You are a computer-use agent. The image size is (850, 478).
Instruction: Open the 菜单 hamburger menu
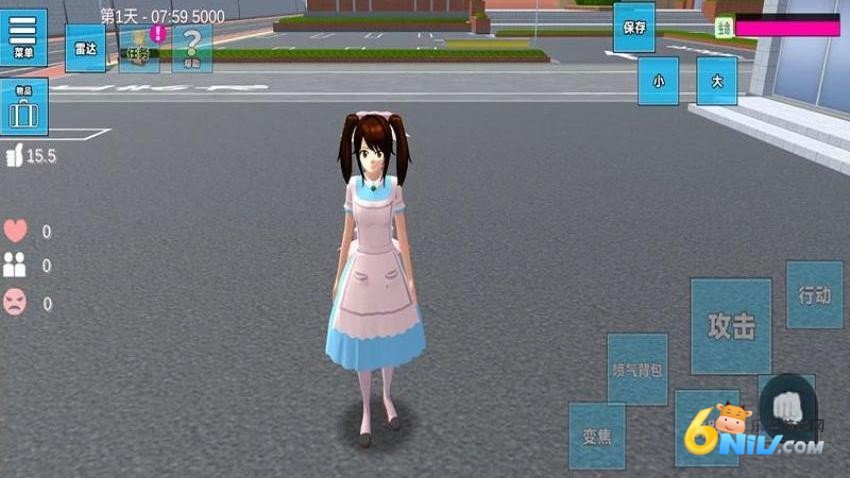coord(23,37)
